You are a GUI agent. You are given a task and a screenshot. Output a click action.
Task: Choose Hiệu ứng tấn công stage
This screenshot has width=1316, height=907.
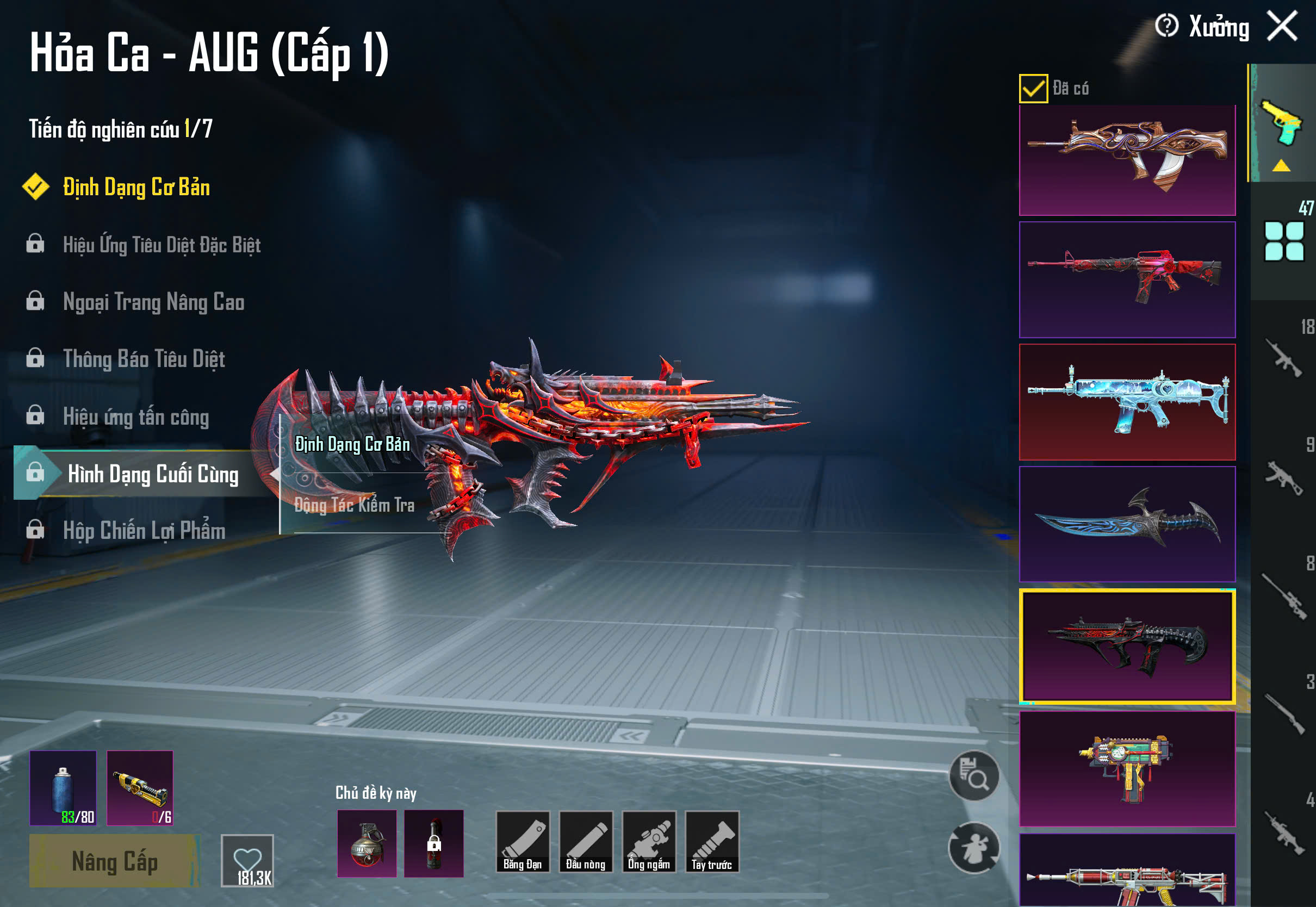[136, 417]
